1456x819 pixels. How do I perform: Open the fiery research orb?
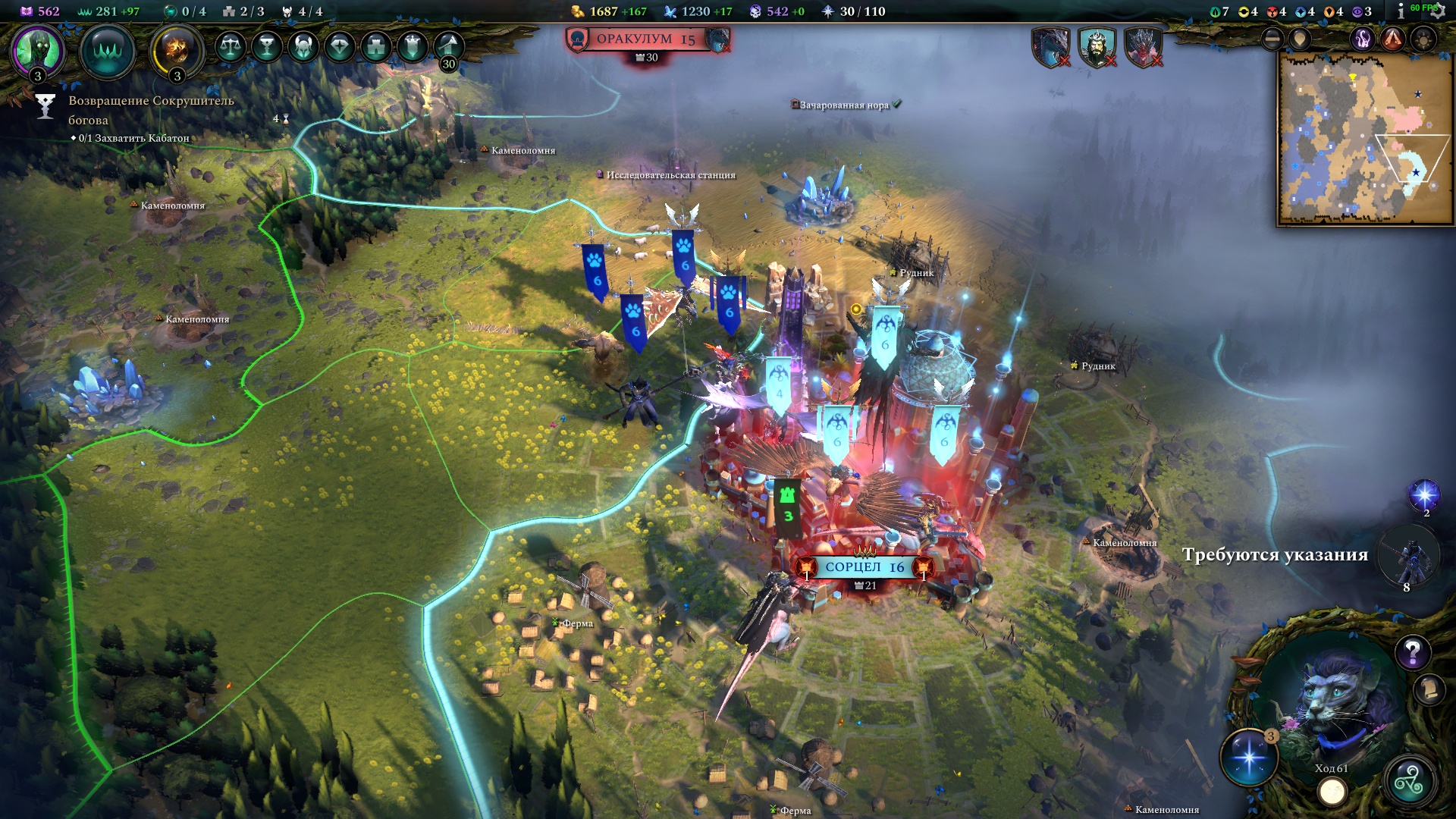click(177, 51)
